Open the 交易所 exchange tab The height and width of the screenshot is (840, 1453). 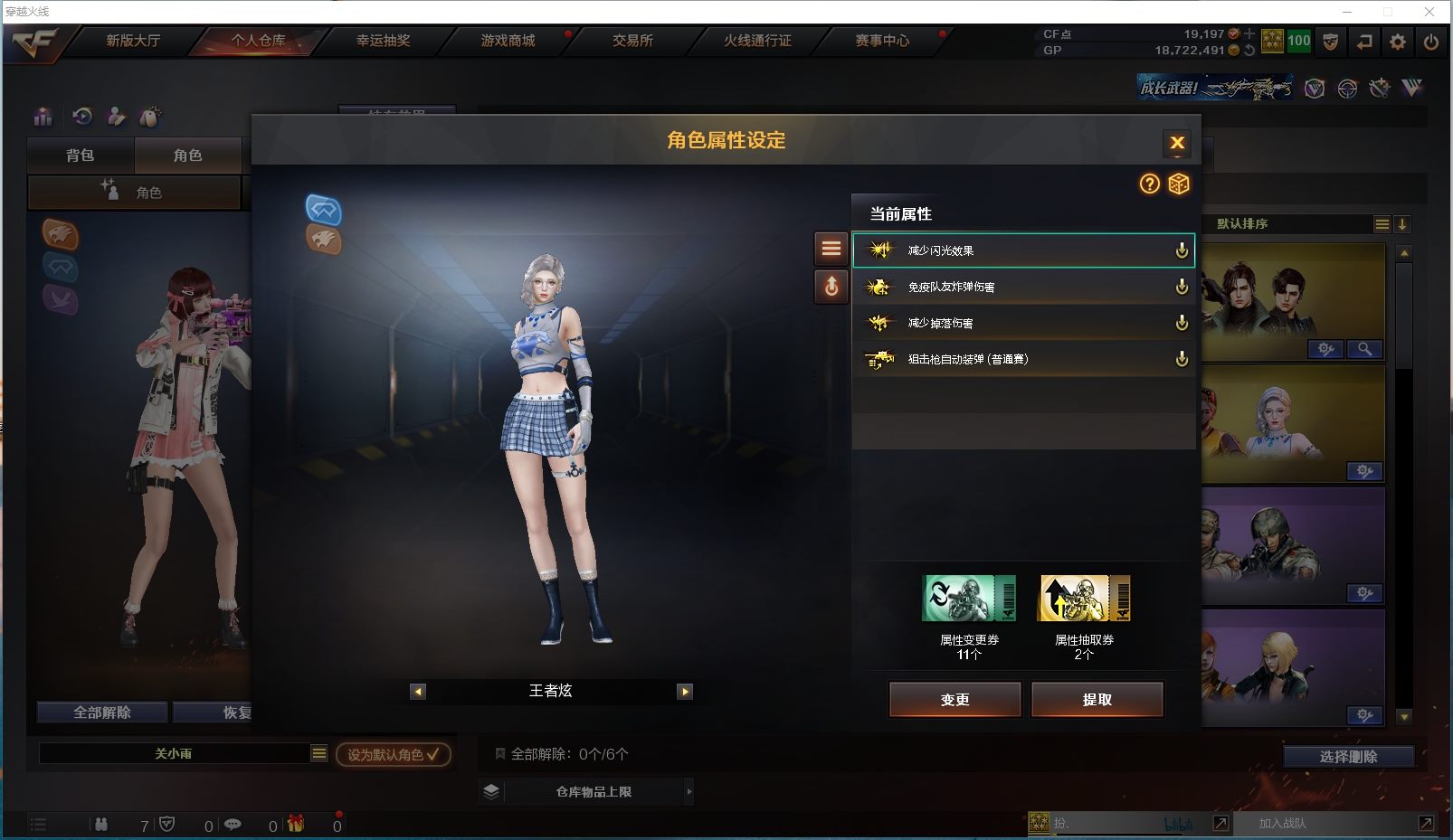pyautogui.click(x=632, y=41)
